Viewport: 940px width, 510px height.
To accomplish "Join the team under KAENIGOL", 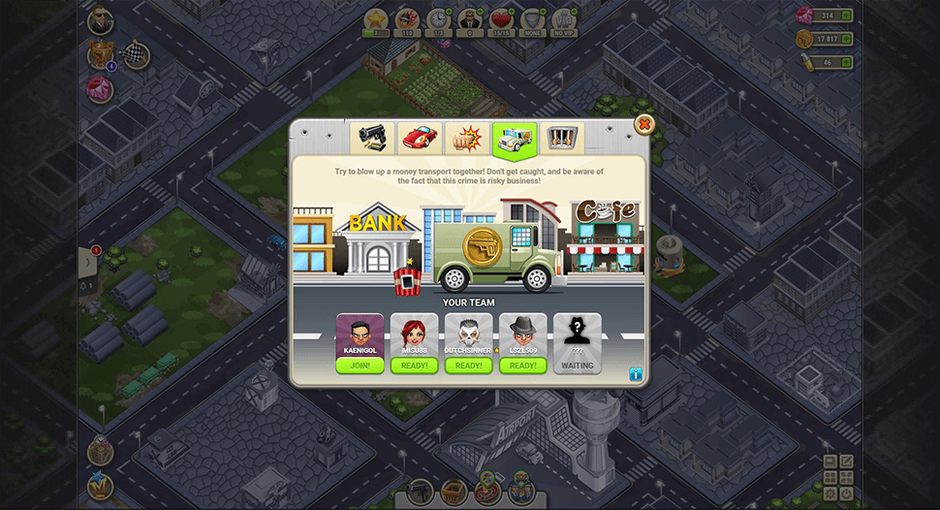I will pos(360,365).
